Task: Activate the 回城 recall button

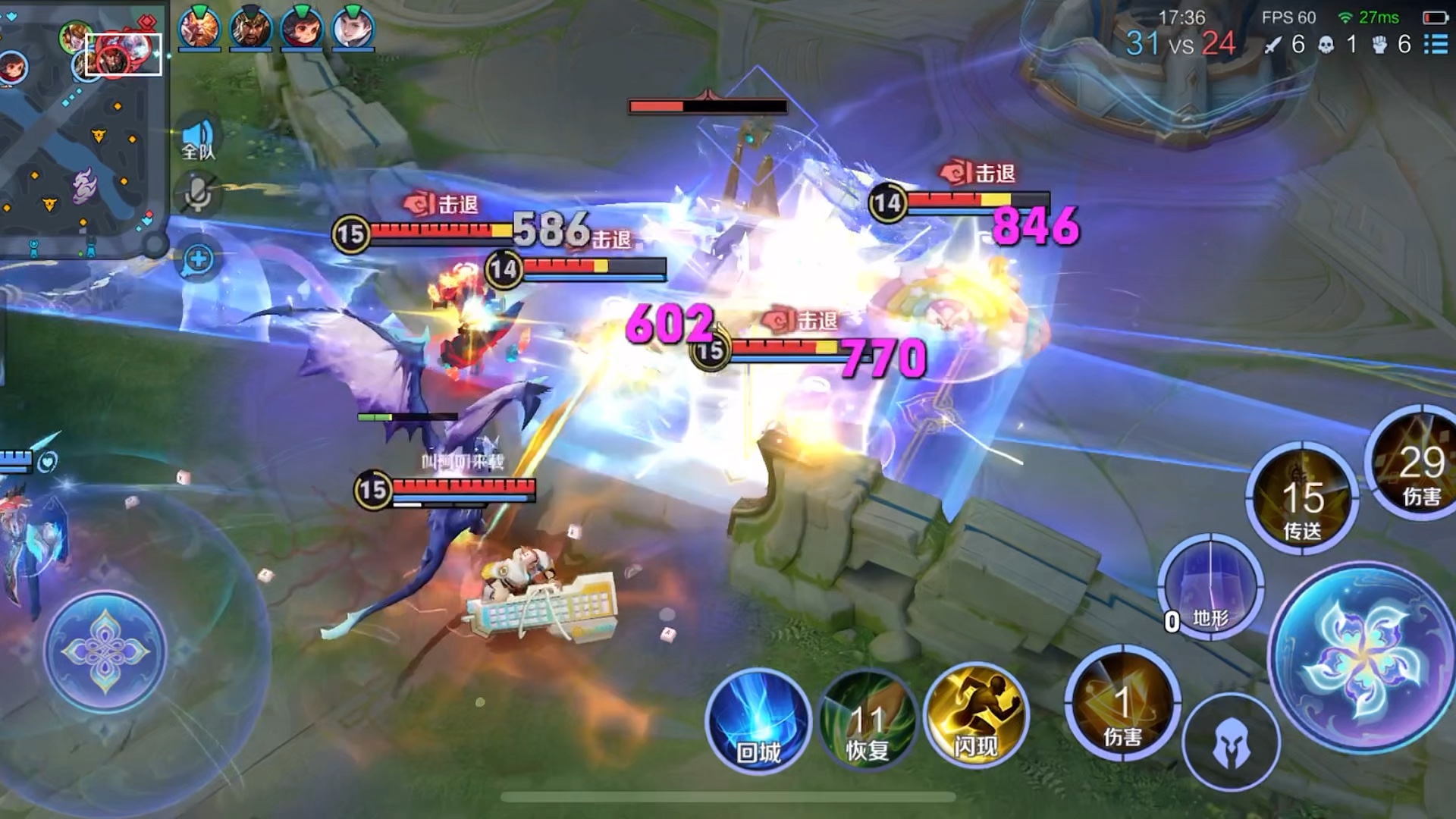Action: point(758,720)
